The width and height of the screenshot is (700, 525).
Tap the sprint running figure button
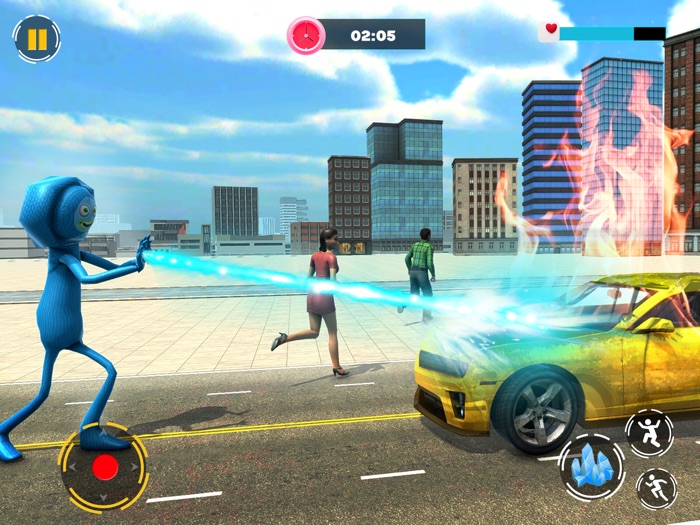click(657, 488)
